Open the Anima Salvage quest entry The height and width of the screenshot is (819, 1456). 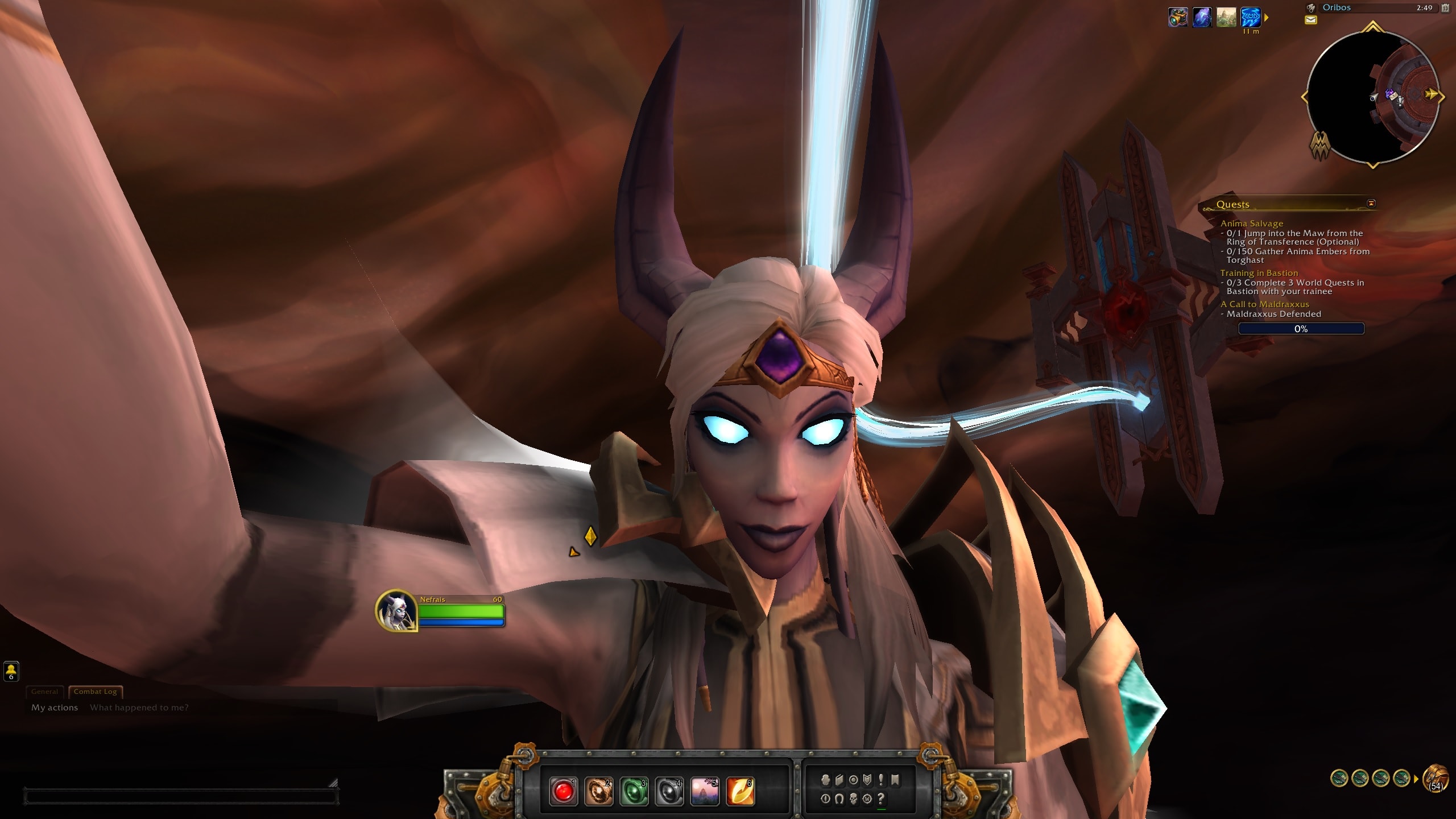[1251, 224]
